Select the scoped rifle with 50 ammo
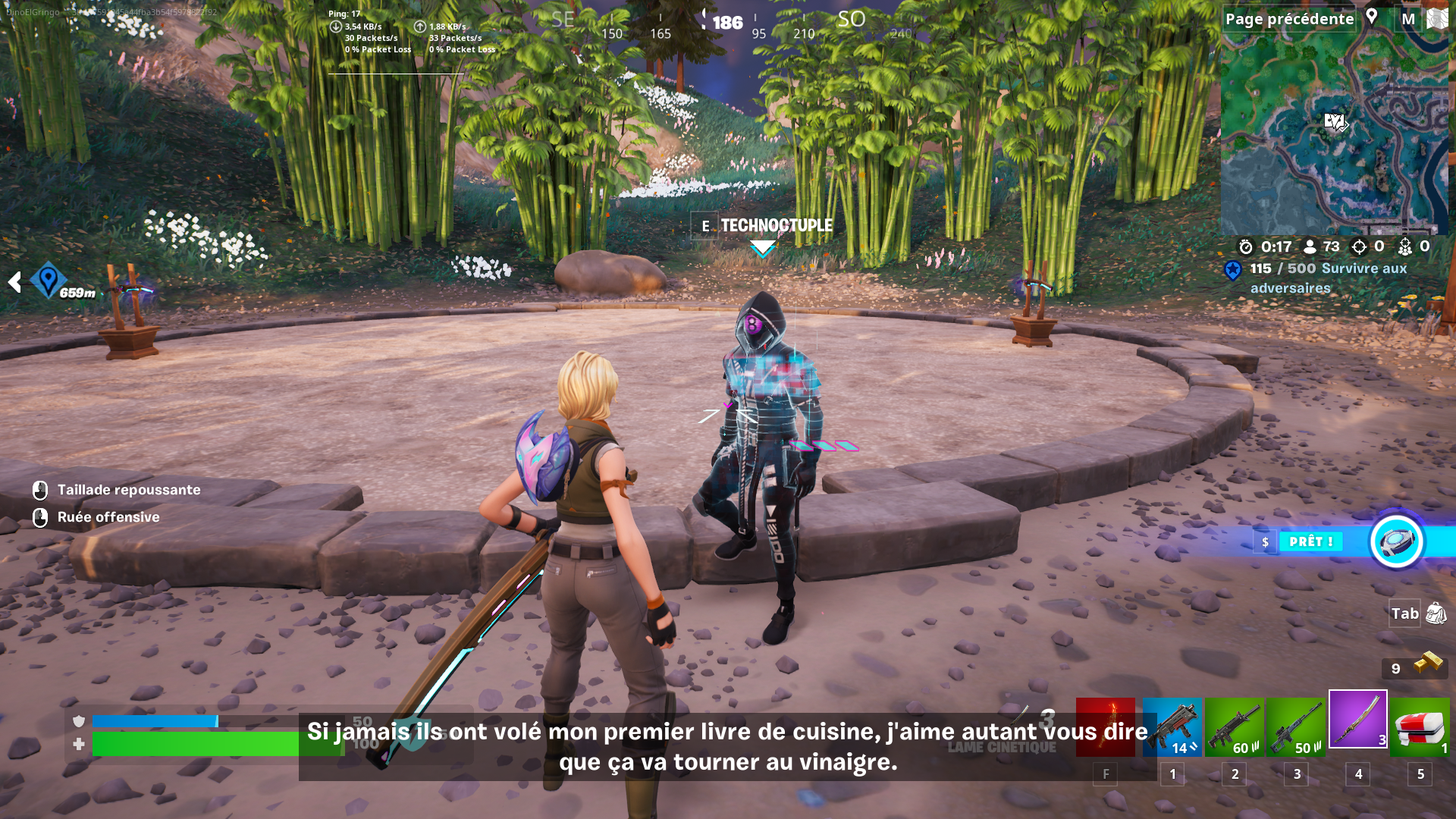Image resolution: width=1456 pixels, height=819 pixels. point(1296,727)
